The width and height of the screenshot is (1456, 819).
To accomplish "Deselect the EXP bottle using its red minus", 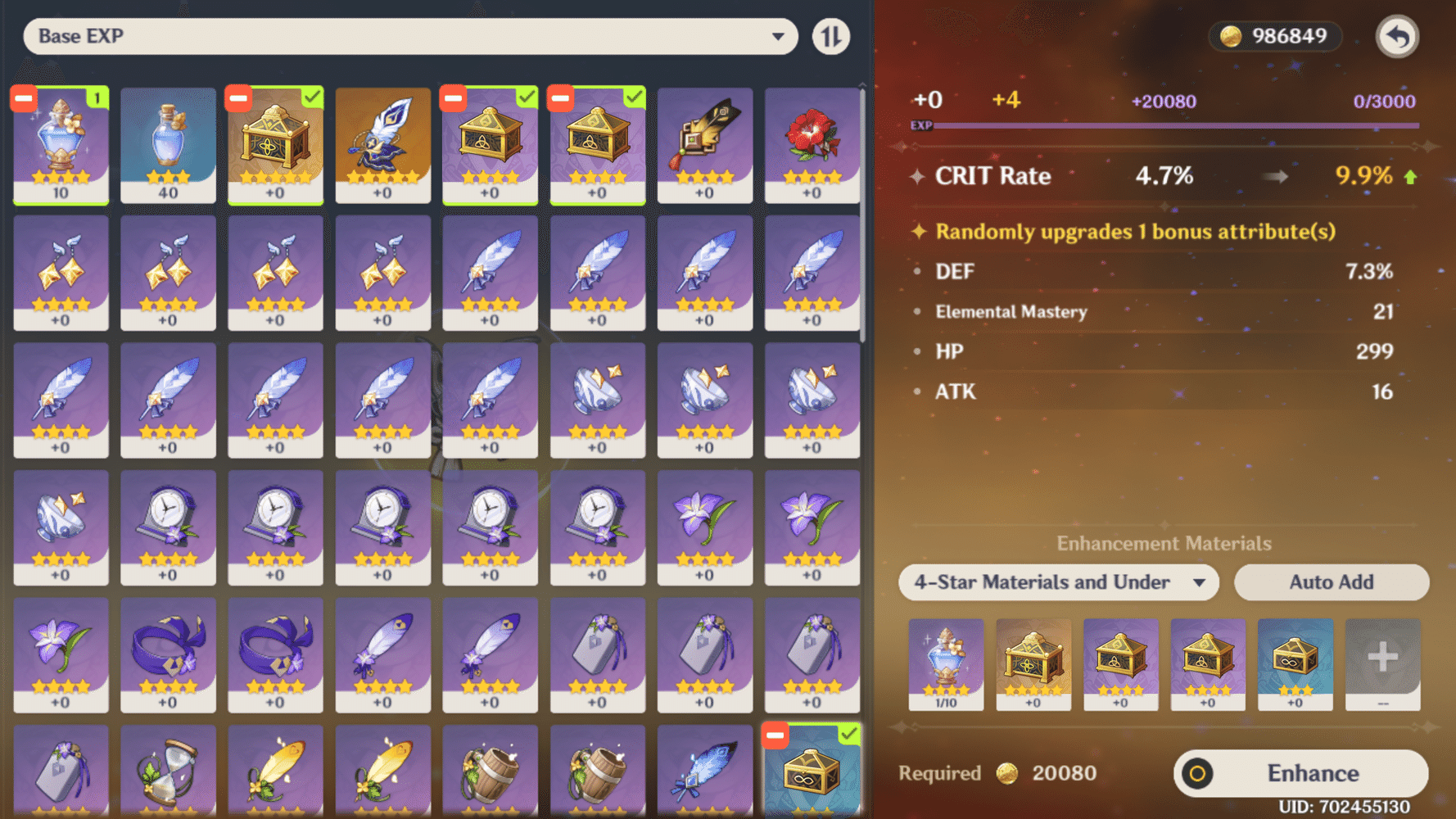I will click(x=23, y=98).
